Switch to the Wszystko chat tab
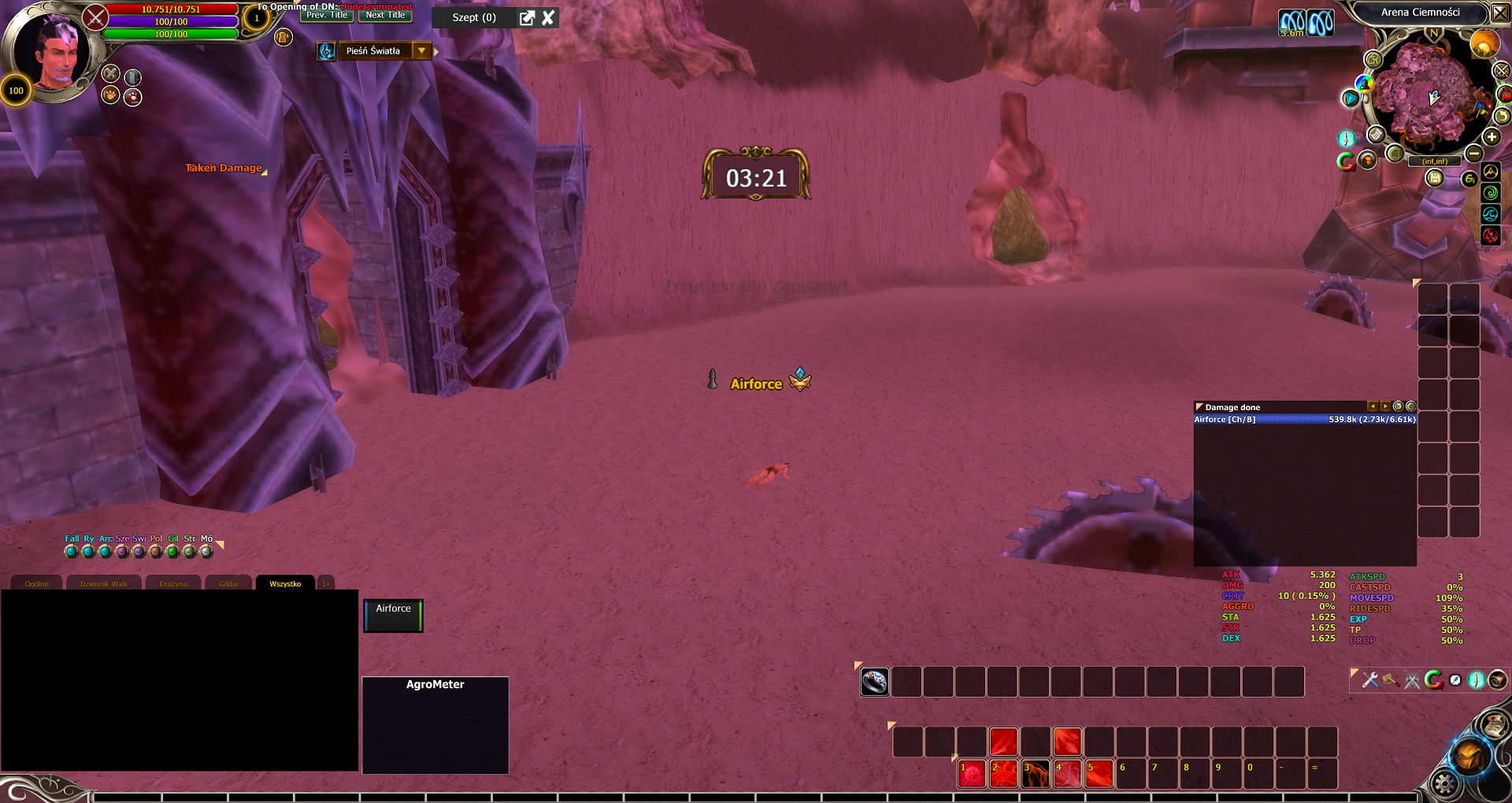Viewport: 1512px width, 803px height. (285, 583)
